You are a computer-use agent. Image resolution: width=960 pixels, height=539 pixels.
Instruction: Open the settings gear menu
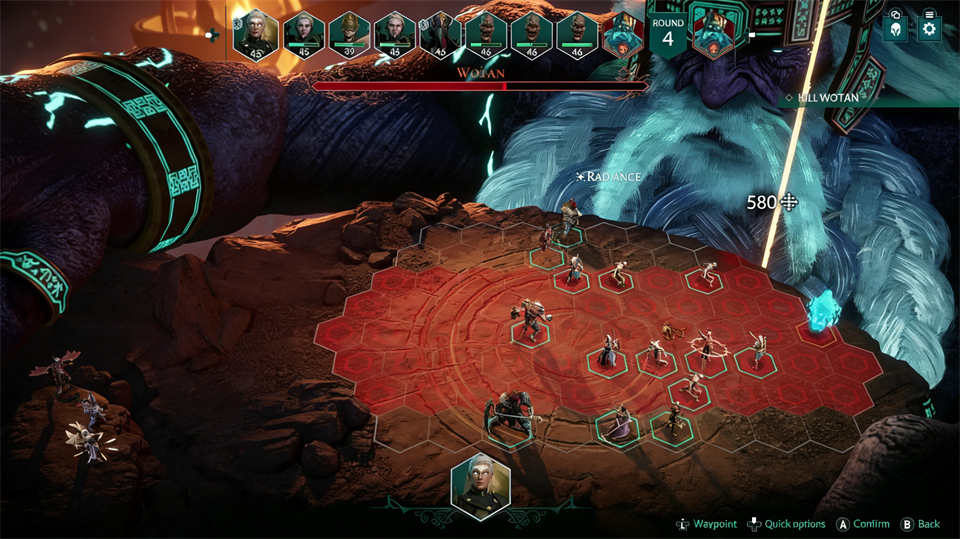(929, 29)
